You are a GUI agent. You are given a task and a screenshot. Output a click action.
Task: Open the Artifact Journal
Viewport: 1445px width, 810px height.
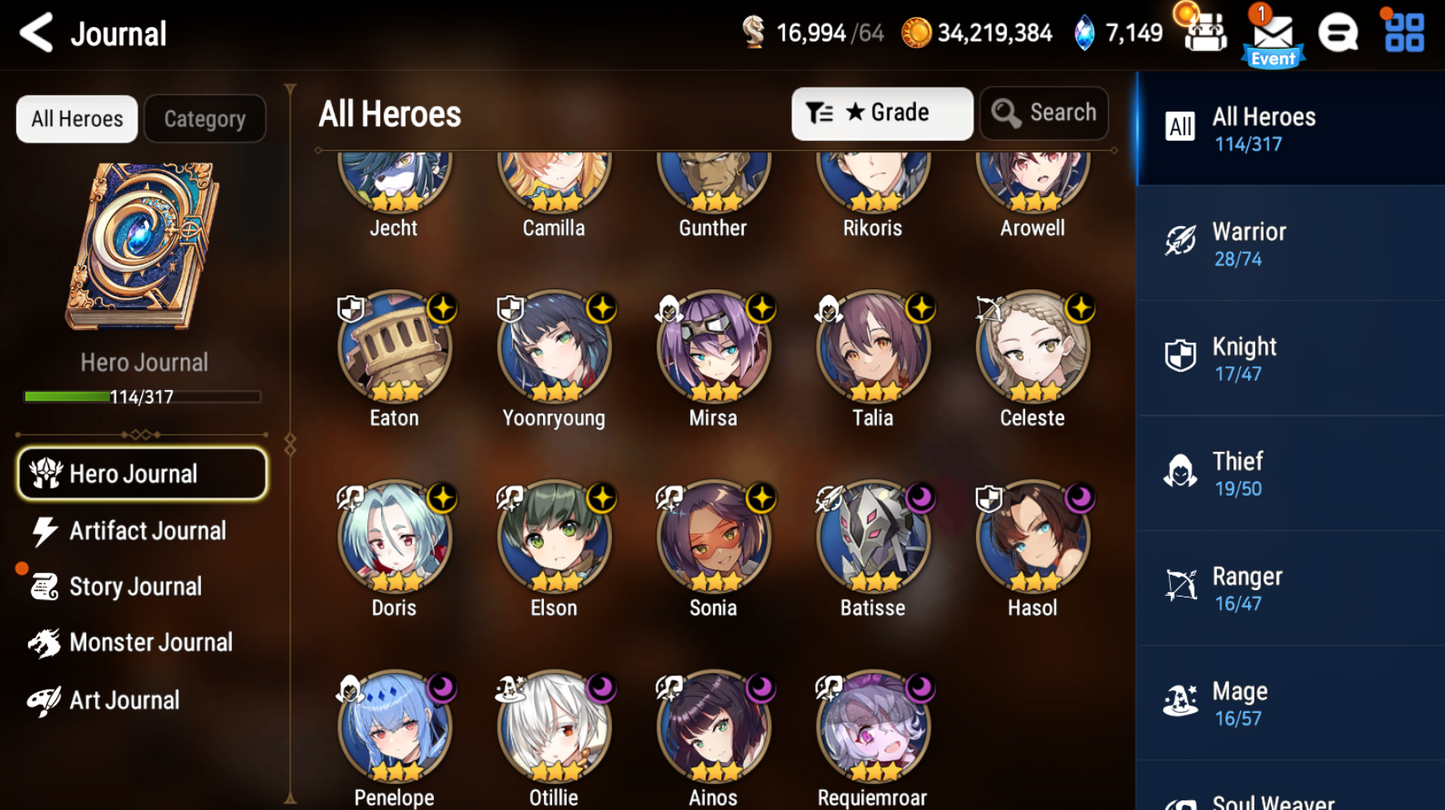click(x=146, y=531)
